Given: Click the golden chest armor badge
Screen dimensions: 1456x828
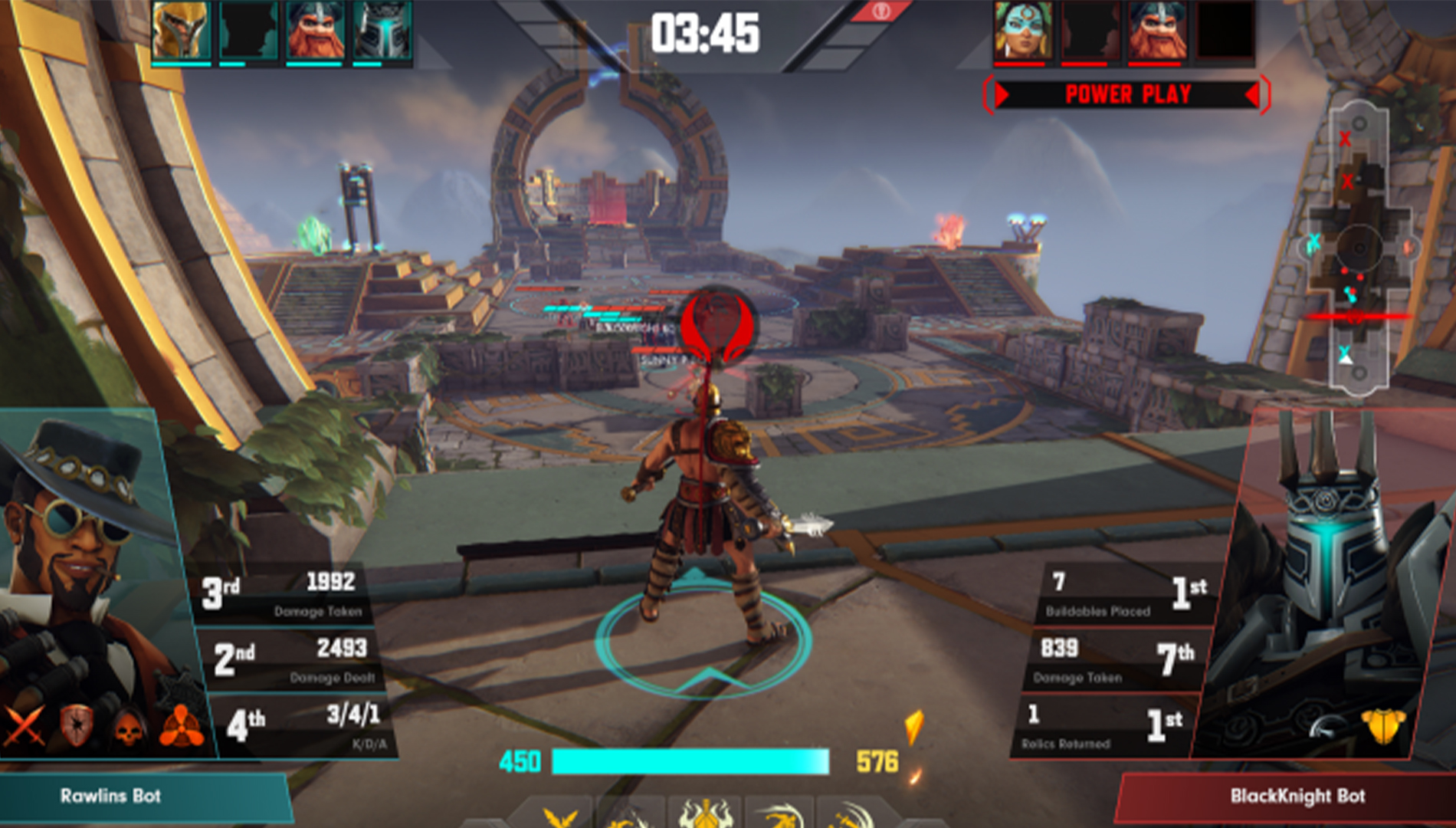Looking at the screenshot, I should (x=1383, y=725).
